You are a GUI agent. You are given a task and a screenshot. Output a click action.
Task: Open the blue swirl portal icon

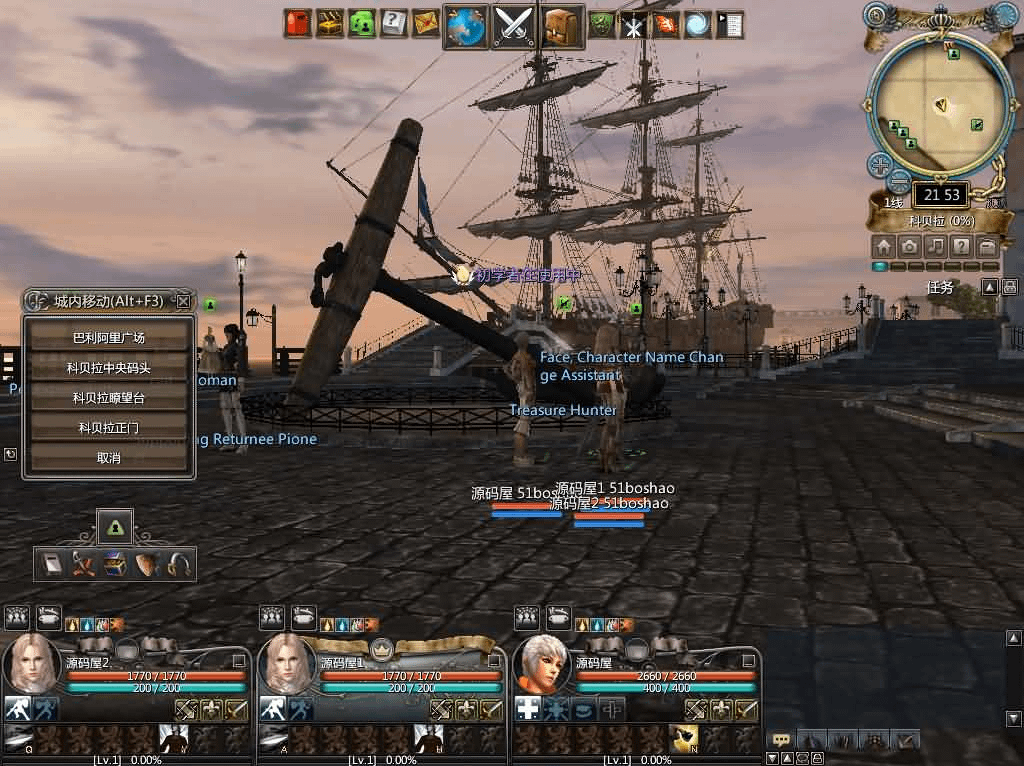[697, 24]
